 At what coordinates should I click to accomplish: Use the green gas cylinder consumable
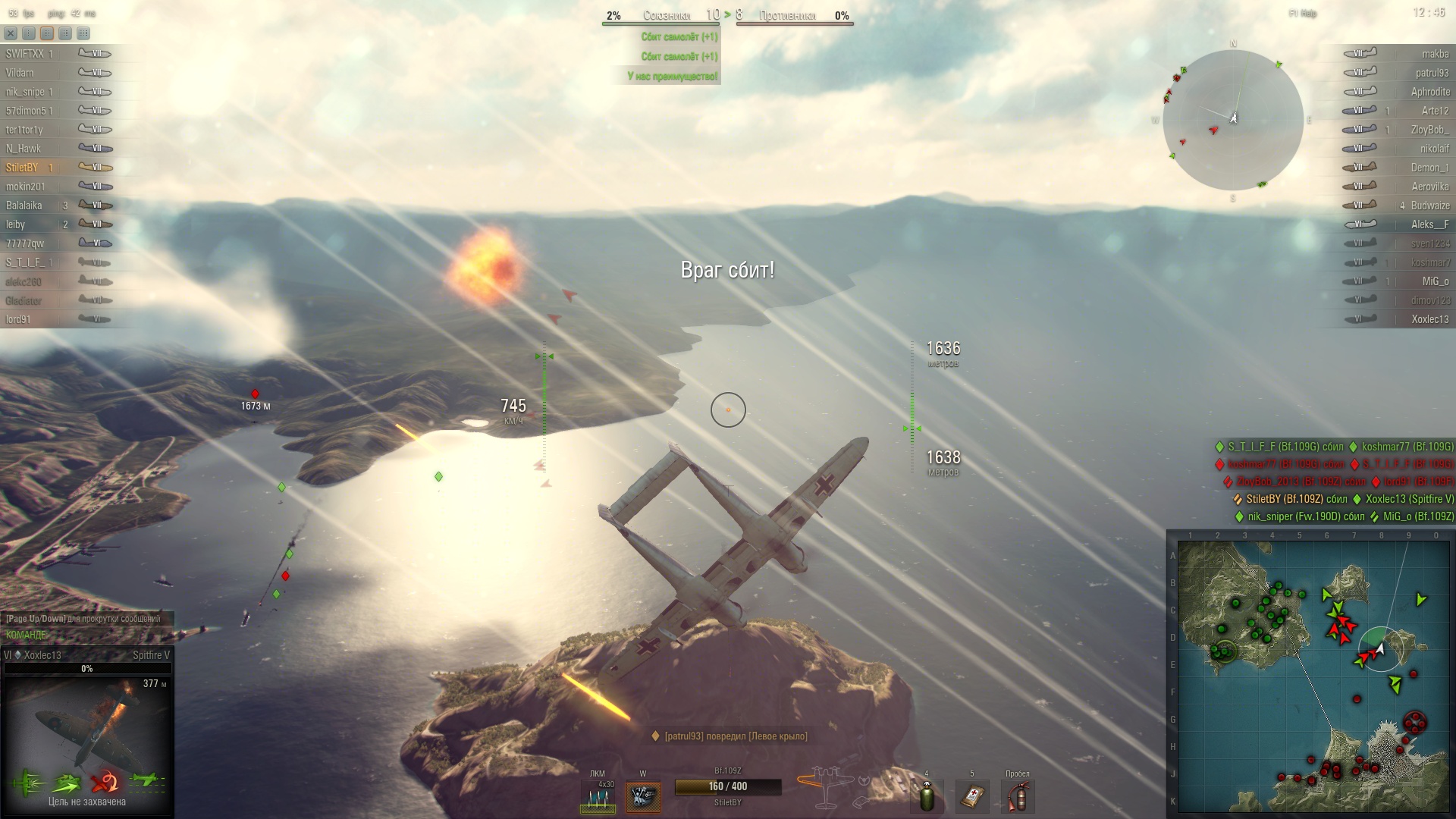click(x=927, y=798)
